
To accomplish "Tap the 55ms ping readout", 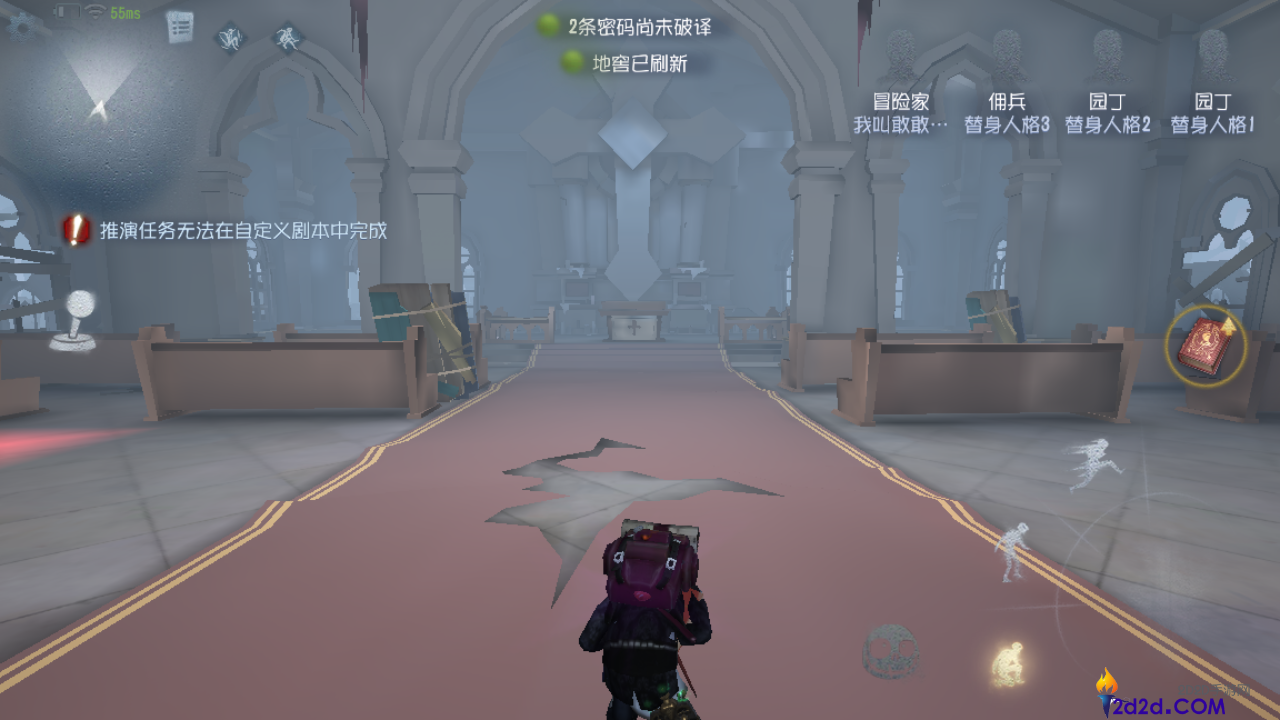I will [125, 12].
